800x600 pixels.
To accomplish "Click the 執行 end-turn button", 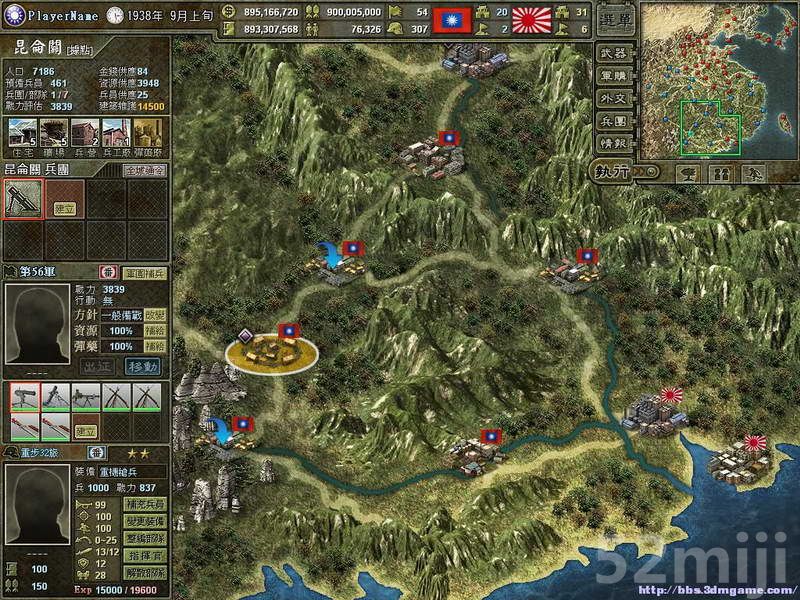I will [616, 172].
